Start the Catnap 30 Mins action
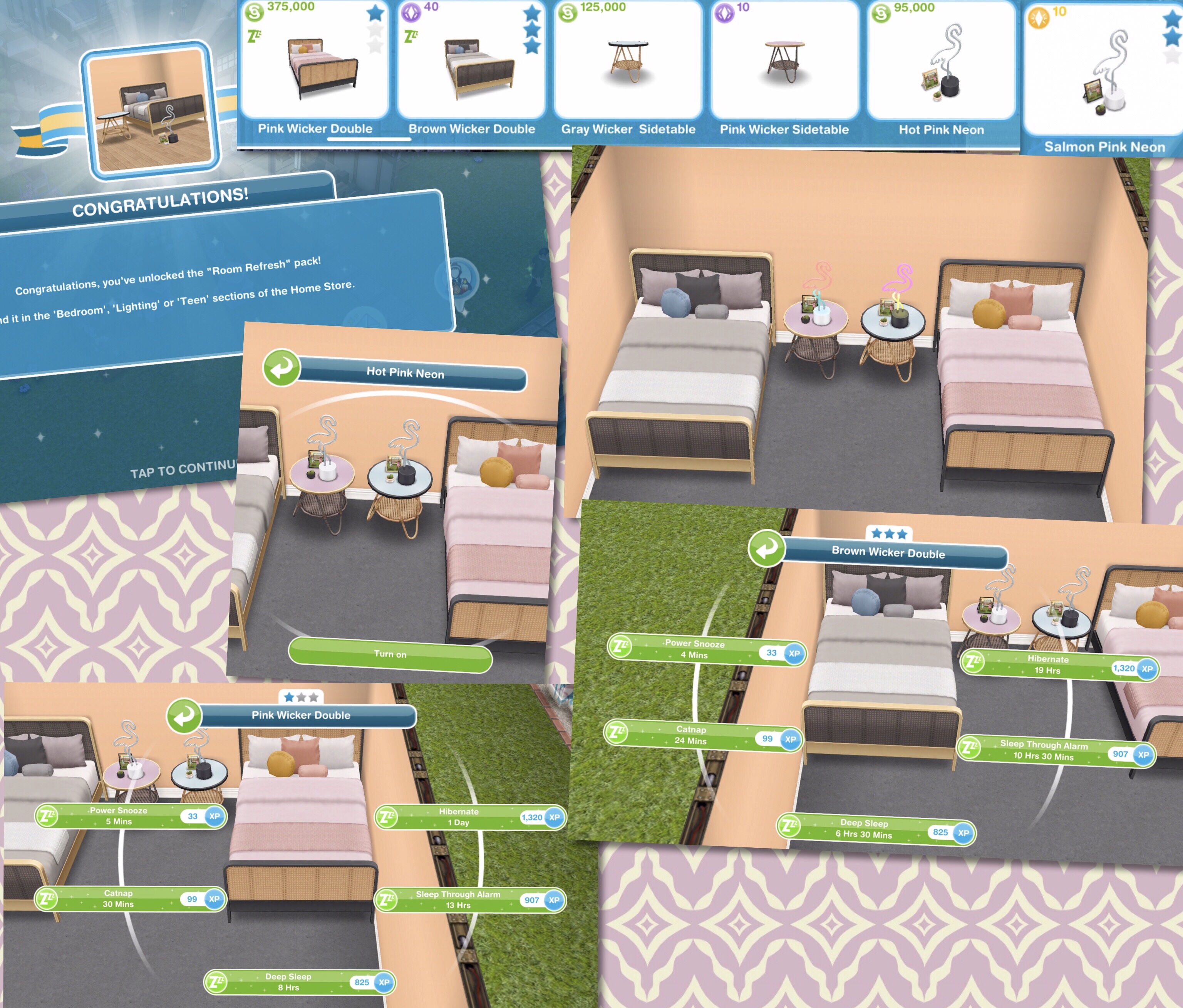1183x1008 pixels. pos(130,899)
